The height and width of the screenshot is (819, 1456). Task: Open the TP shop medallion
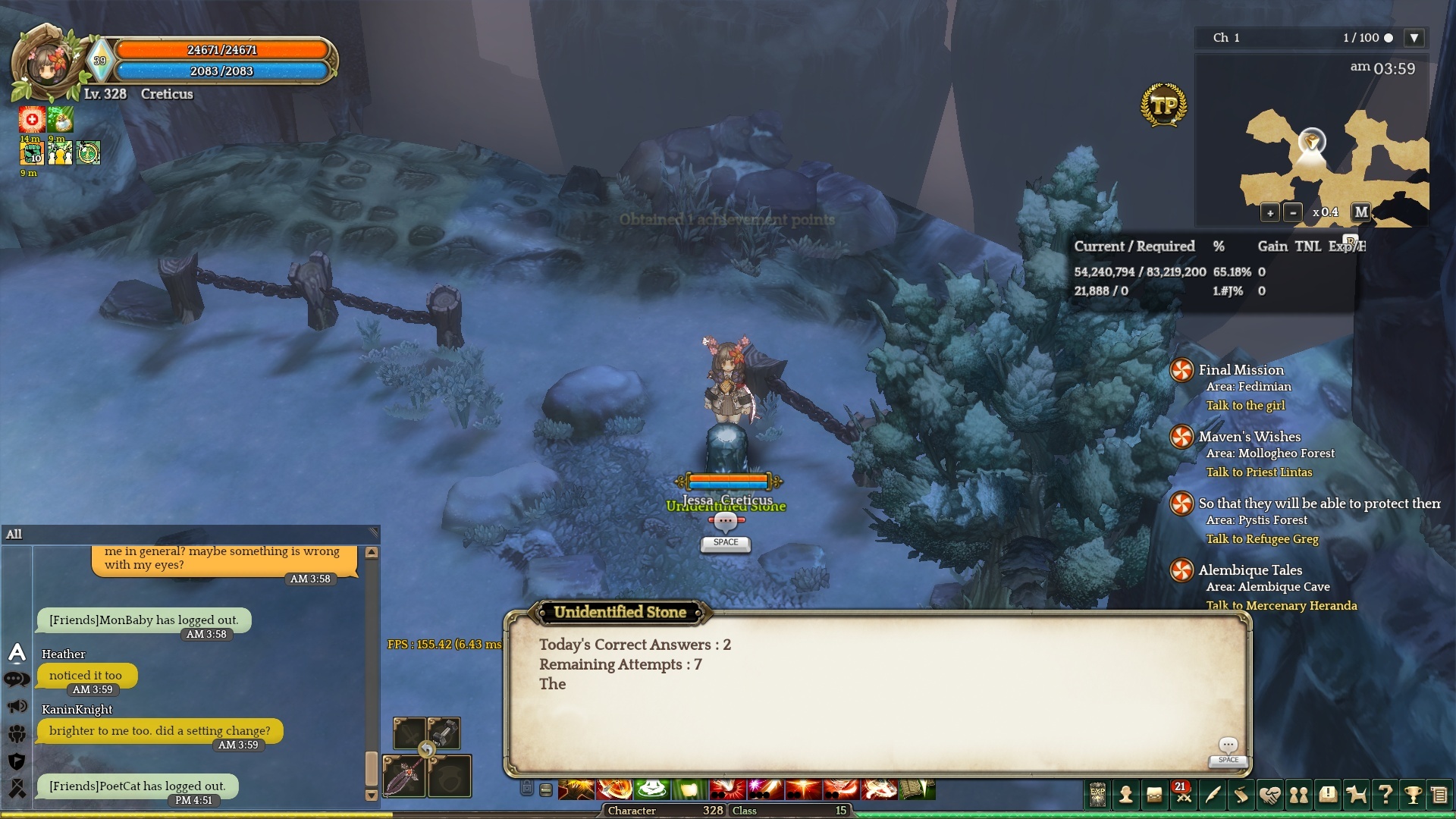pos(1163,105)
